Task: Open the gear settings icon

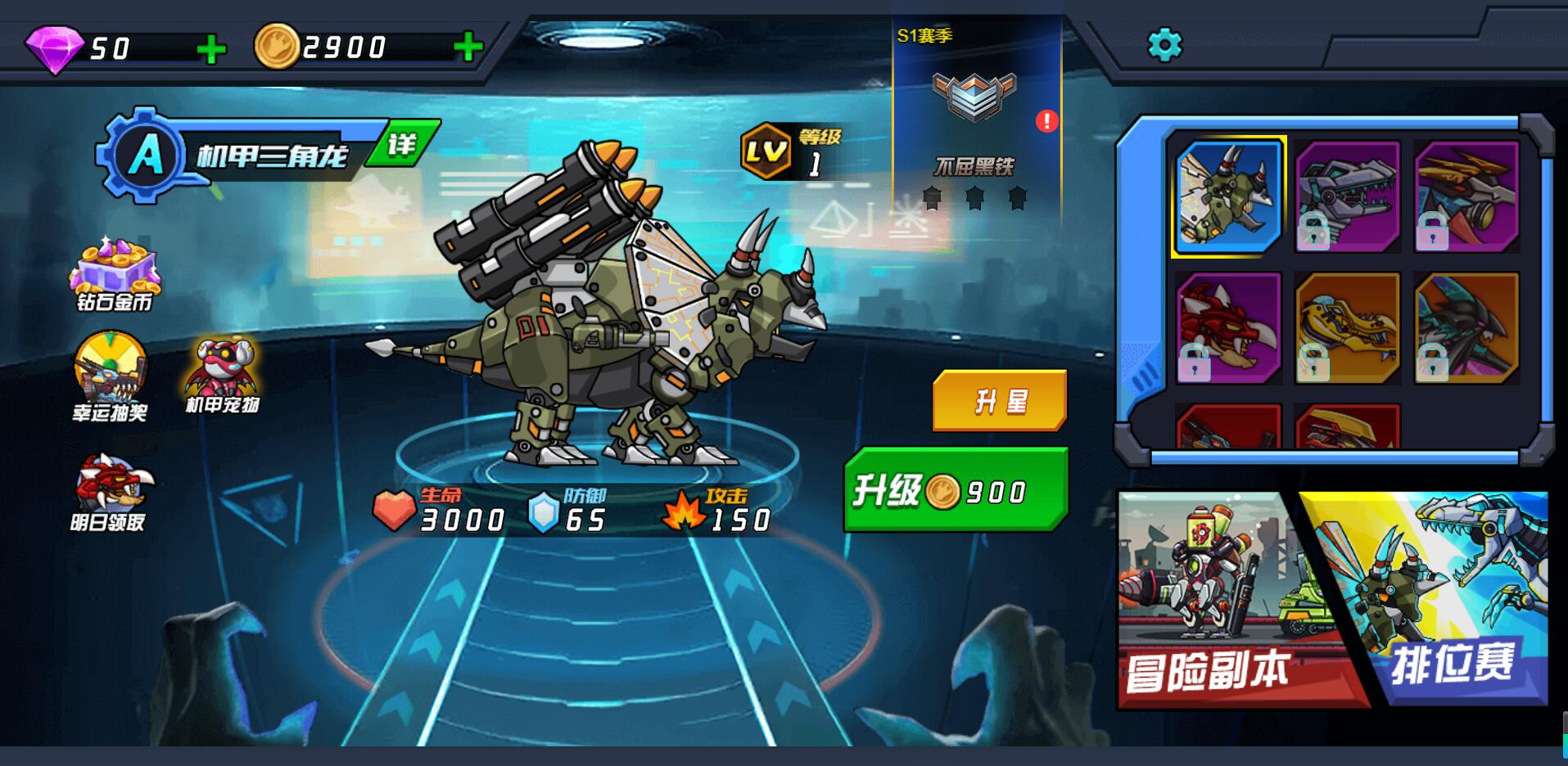Action: (x=1164, y=45)
